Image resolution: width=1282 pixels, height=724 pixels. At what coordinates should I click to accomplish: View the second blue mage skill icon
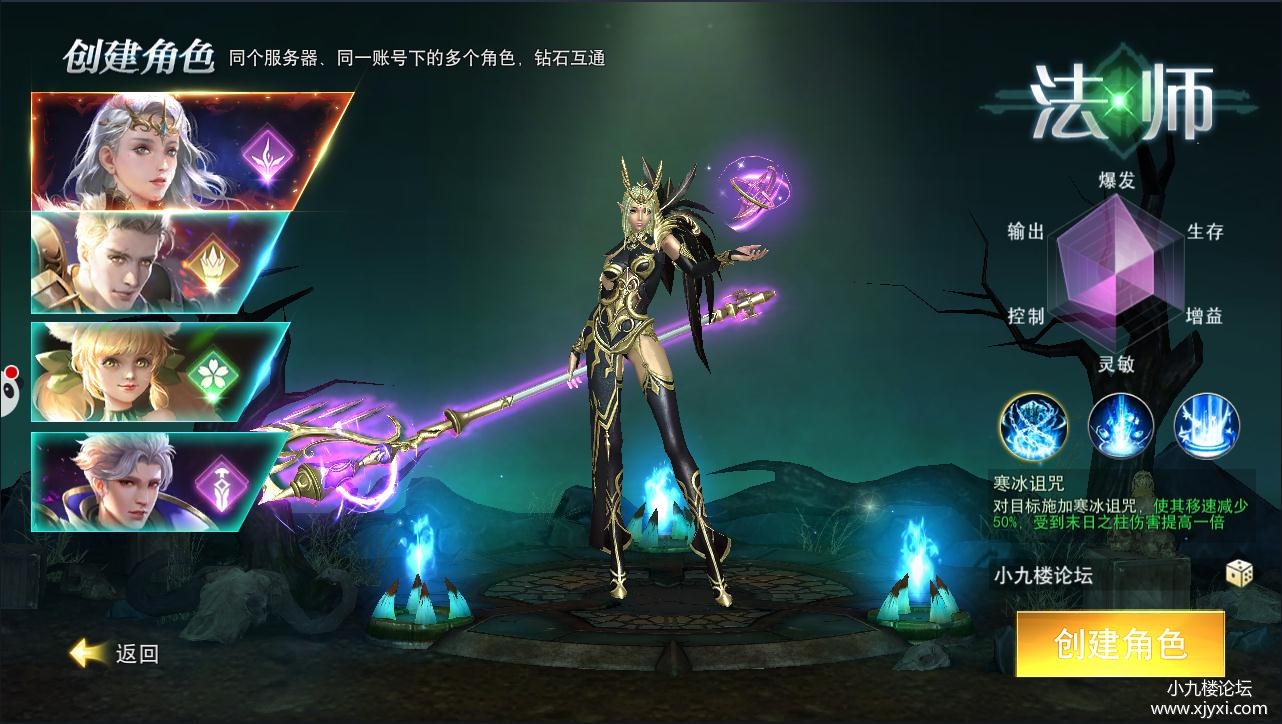click(1119, 425)
